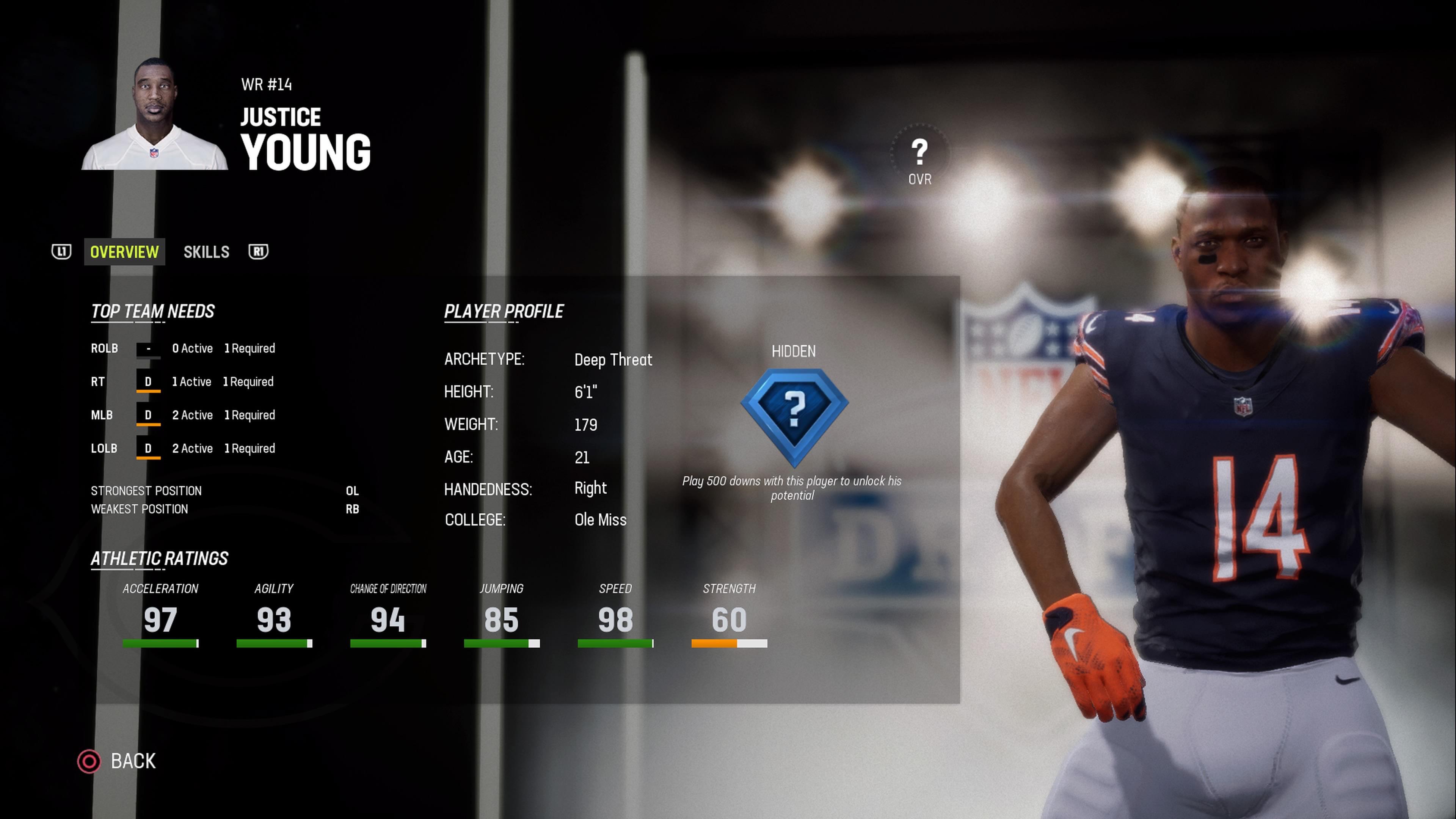The image size is (1456, 819).
Task: Choose the ROLB team need row
Action: click(183, 349)
